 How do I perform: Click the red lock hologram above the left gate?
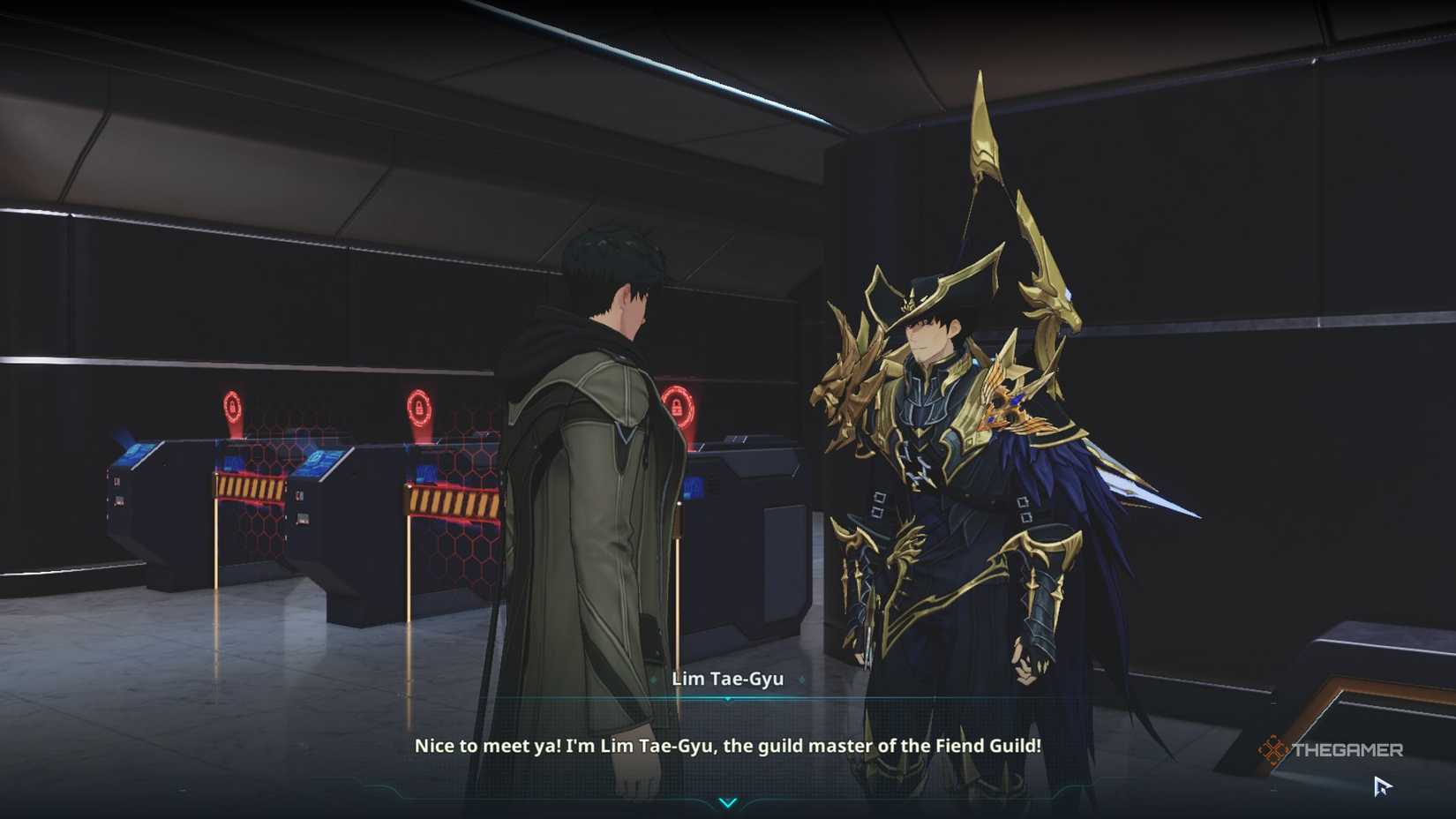(x=234, y=405)
